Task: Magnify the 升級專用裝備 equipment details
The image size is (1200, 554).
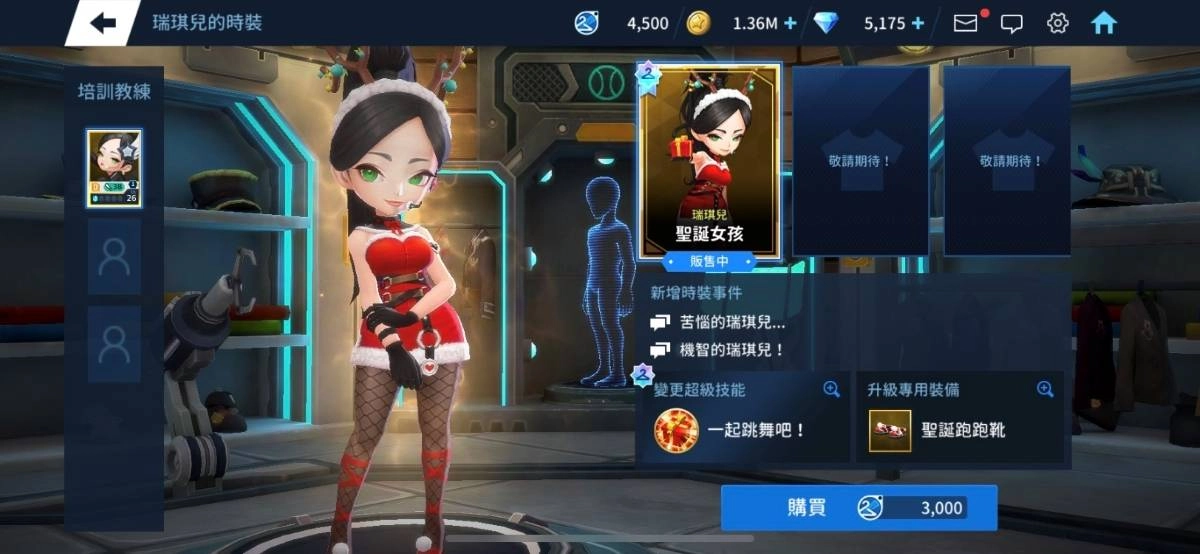Action: click(x=1045, y=390)
